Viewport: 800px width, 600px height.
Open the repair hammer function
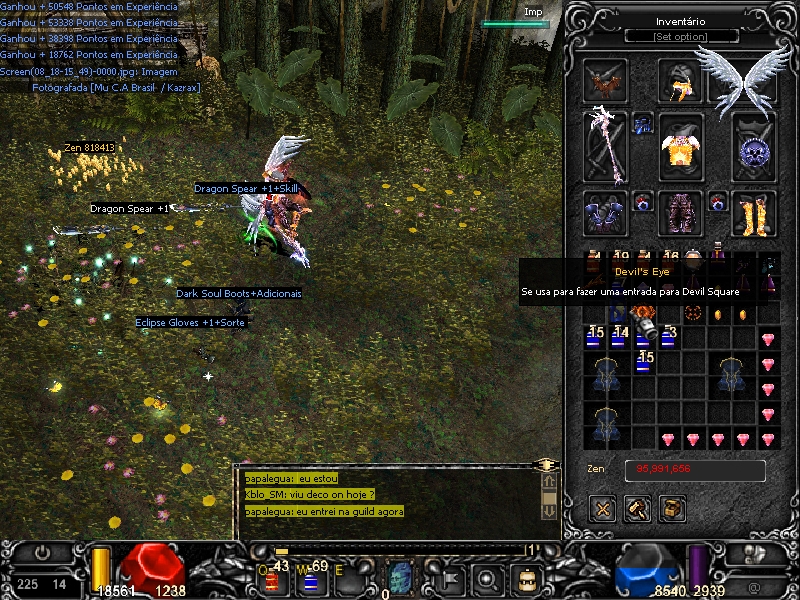tap(637, 509)
